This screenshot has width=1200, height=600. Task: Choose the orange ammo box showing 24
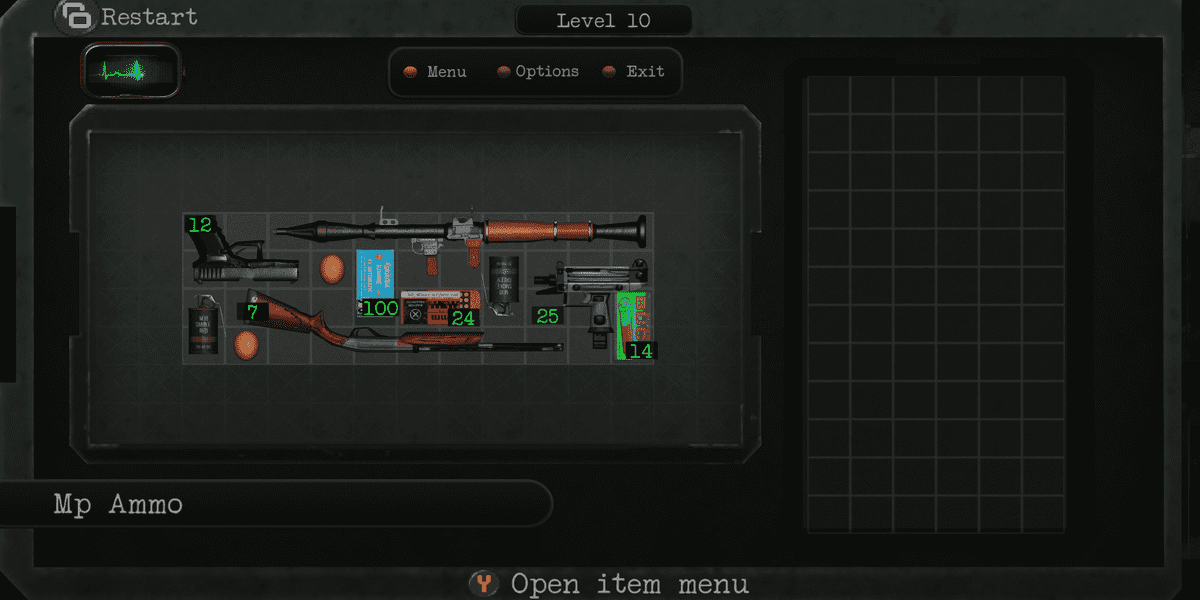pyautogui.click(x=440, y=308)
